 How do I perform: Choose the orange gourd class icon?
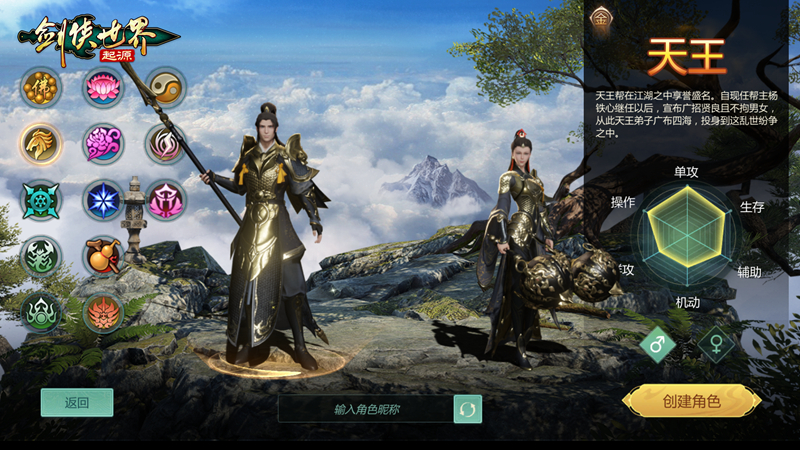click(103, 256)
